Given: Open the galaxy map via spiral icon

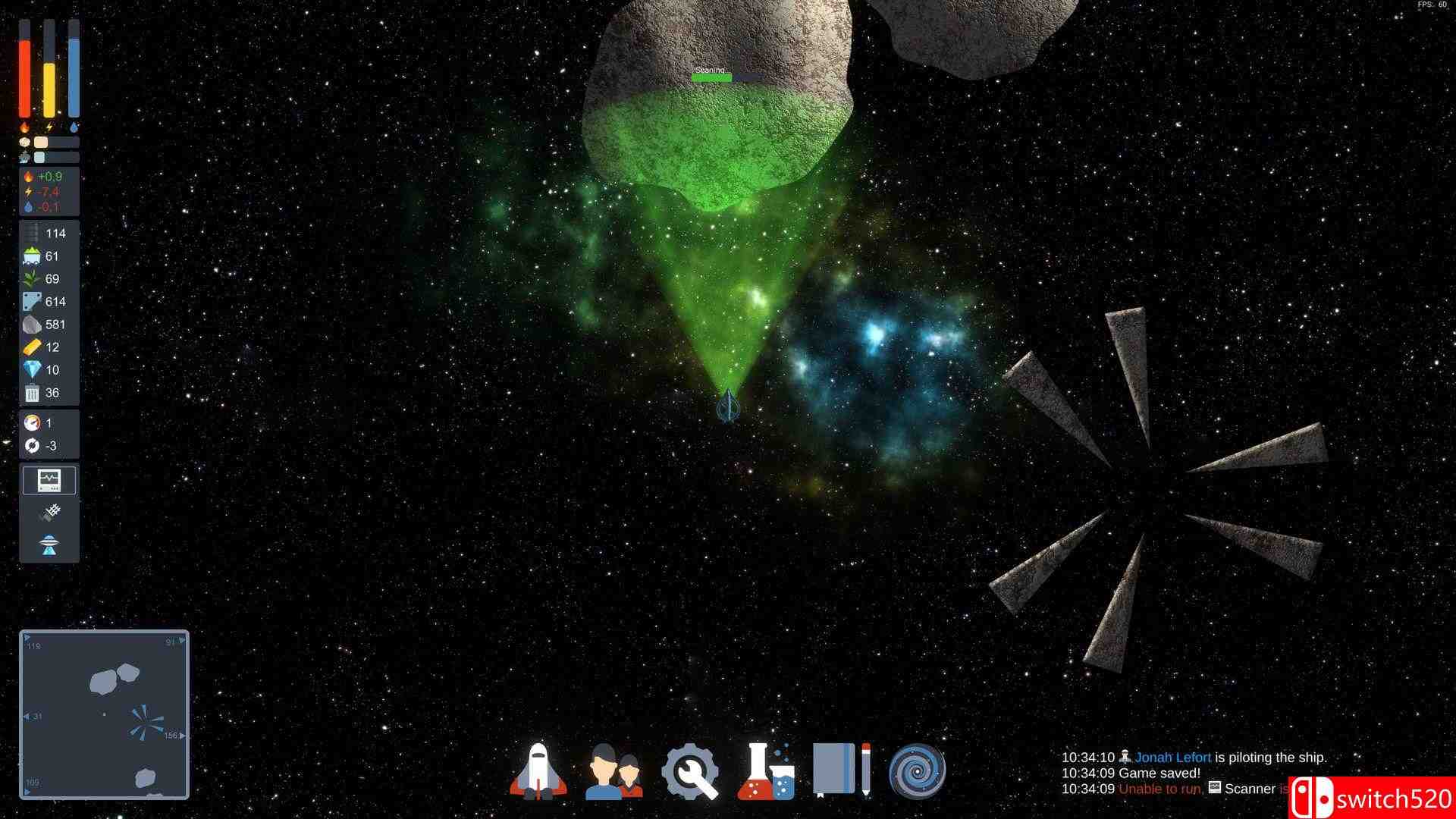Looking at the screenshot, I should pyautogui.click(x=918, y=770).
